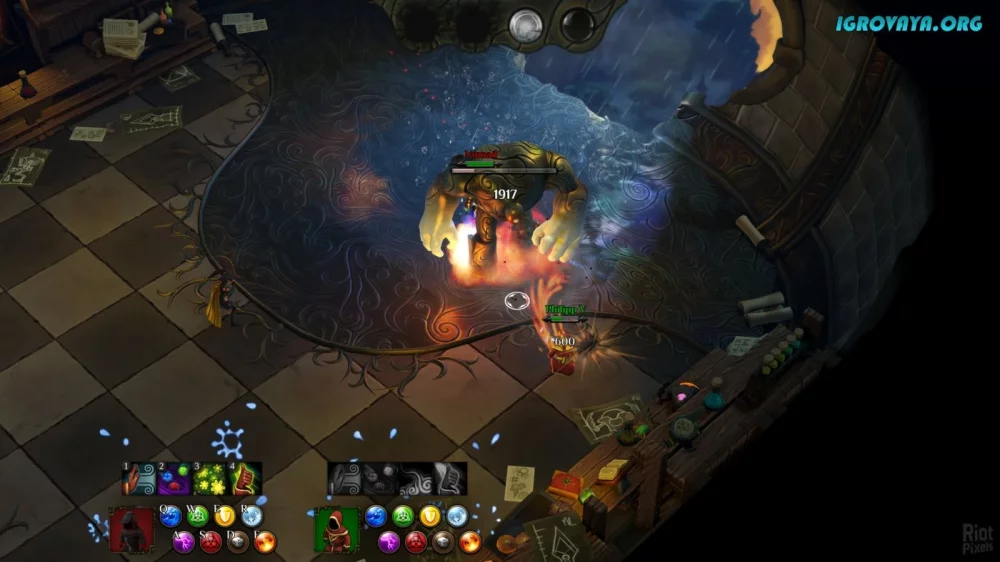Use the yellow flowers magick in slot 3
Image resolution: width=1000 pixels, height=562 pixels.
pyautogui.click(x=210, y=479)
